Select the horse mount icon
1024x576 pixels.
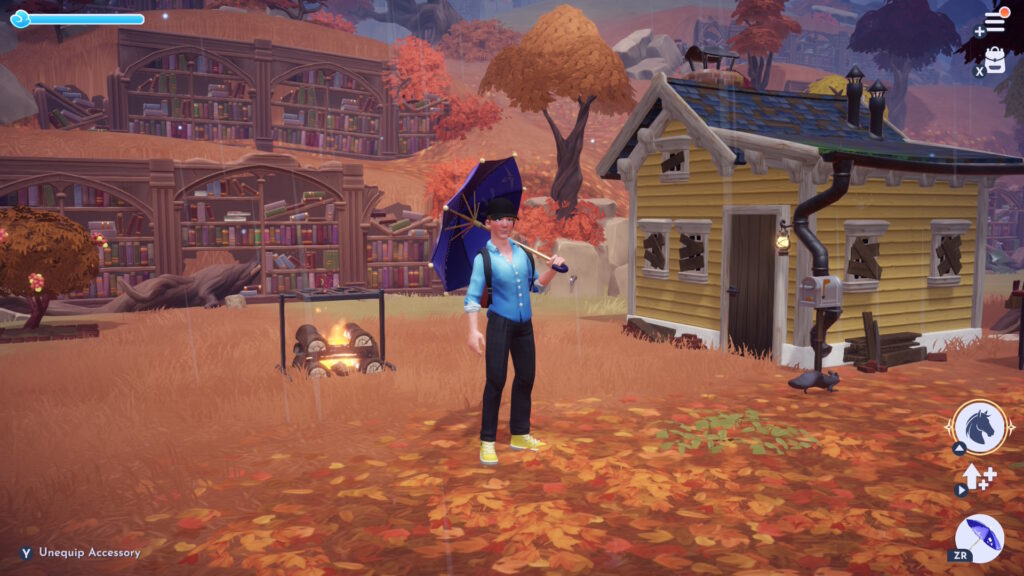[979, 427]
